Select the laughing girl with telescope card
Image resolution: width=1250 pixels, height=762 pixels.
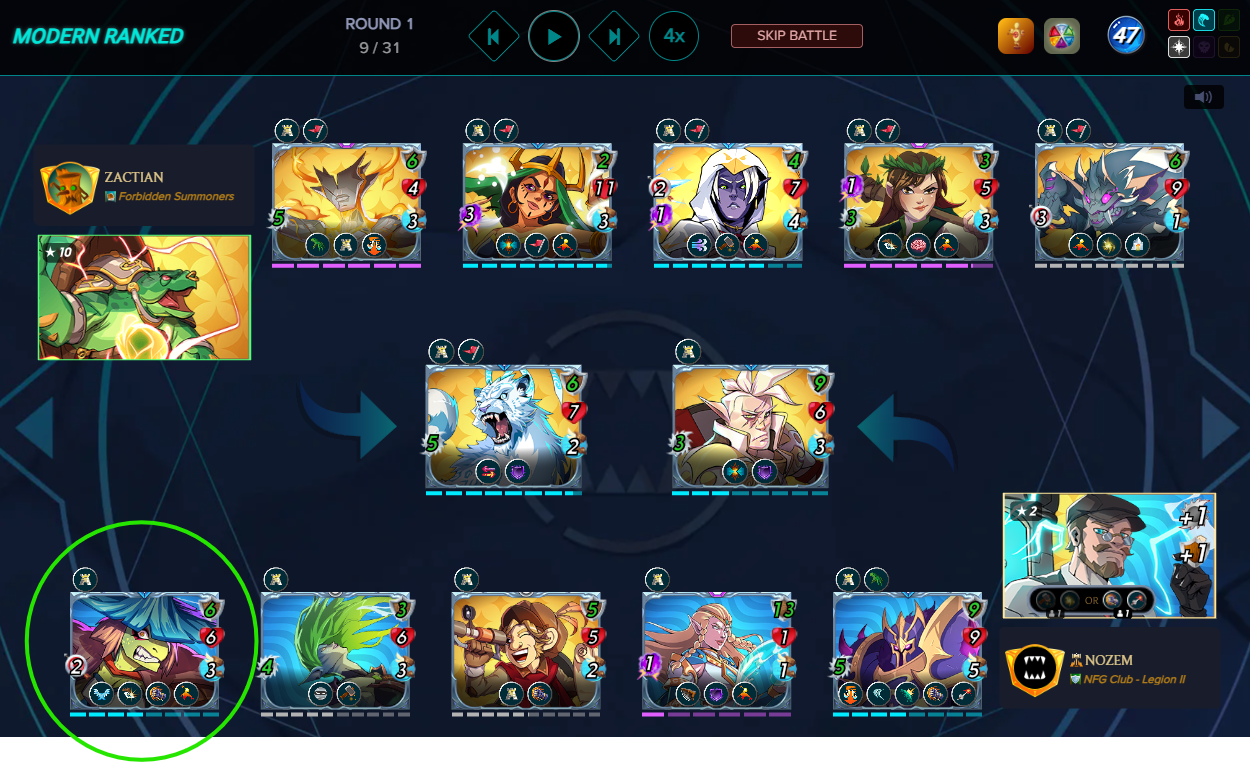coord(526,651)
